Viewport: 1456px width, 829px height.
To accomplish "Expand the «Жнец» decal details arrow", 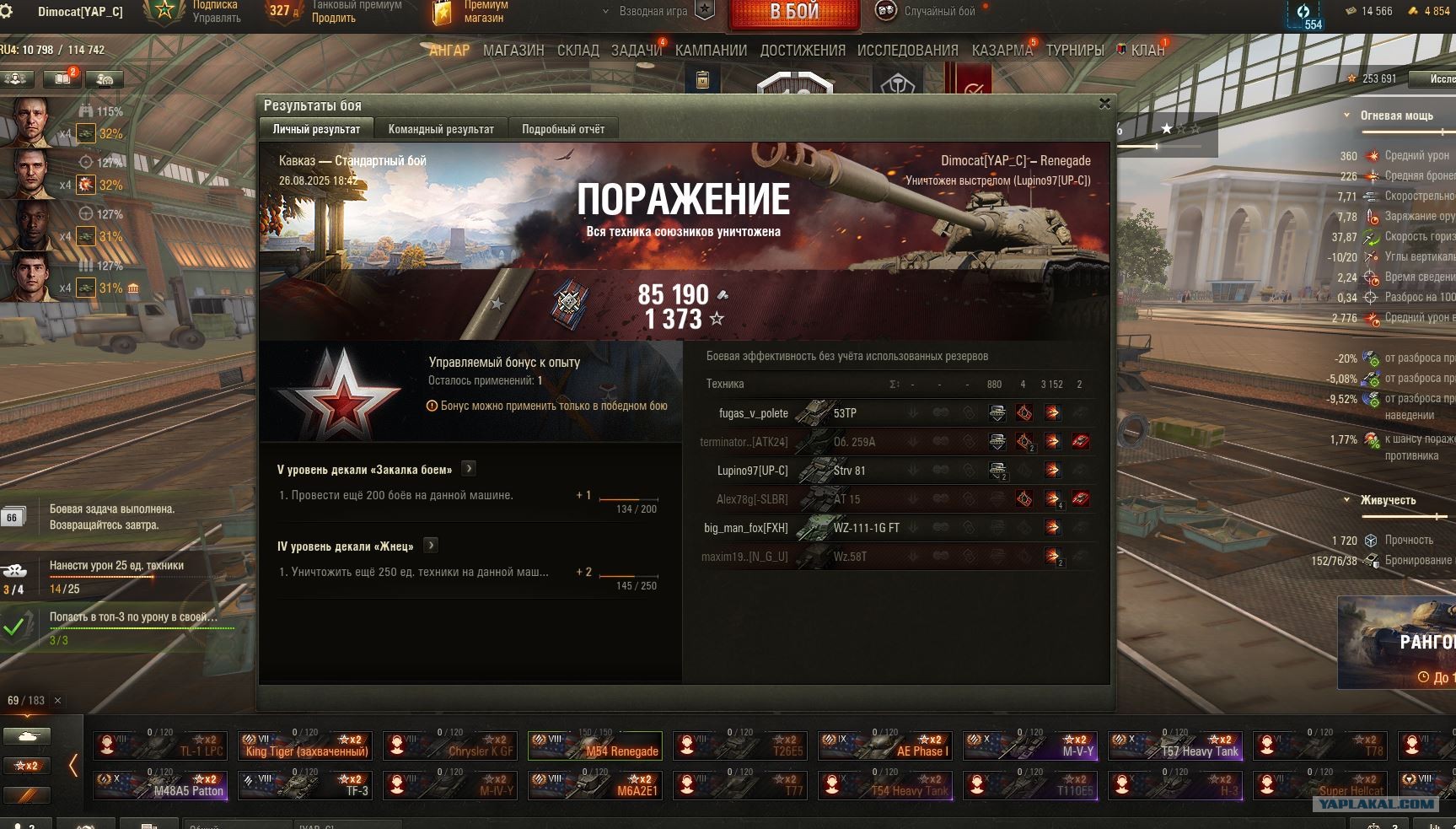I will tap(430, 546).
